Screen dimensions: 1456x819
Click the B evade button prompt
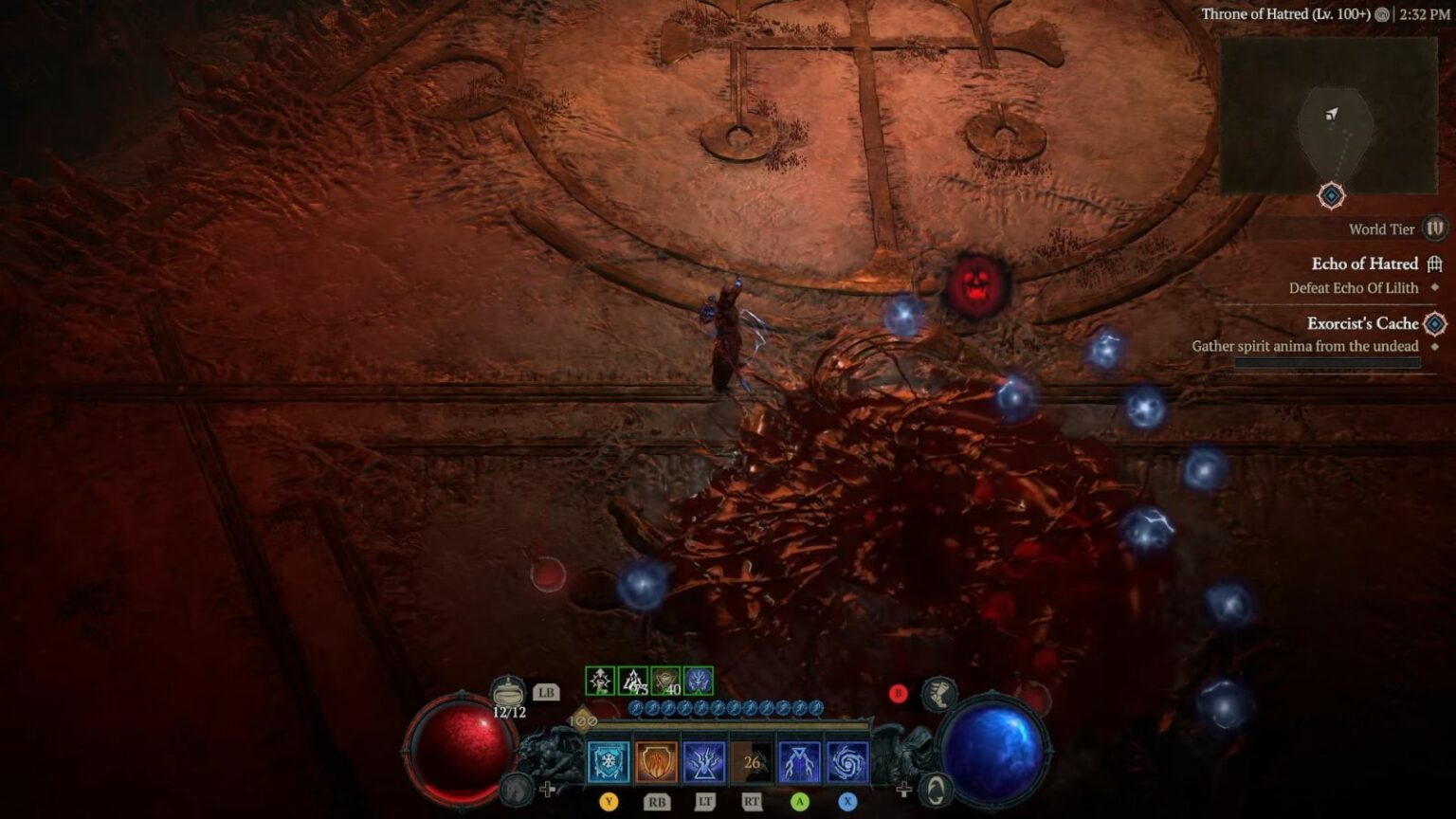click(x=898, y=694)
